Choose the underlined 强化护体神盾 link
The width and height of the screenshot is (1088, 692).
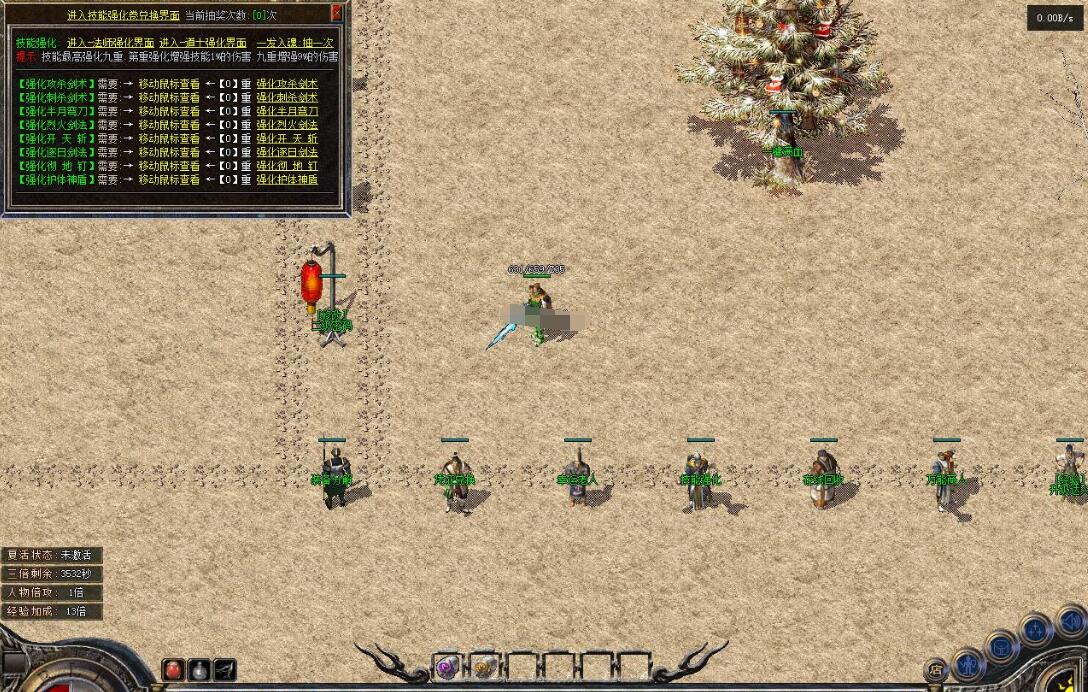287,180
